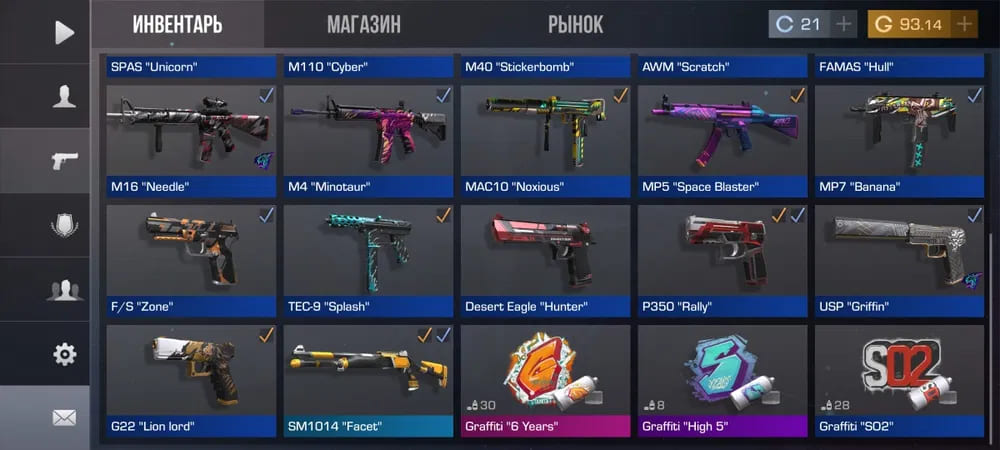Pick the MAC10 "Noxious" skin
This screenshot has width=1000, height=450.
click(x=546, y=138)
